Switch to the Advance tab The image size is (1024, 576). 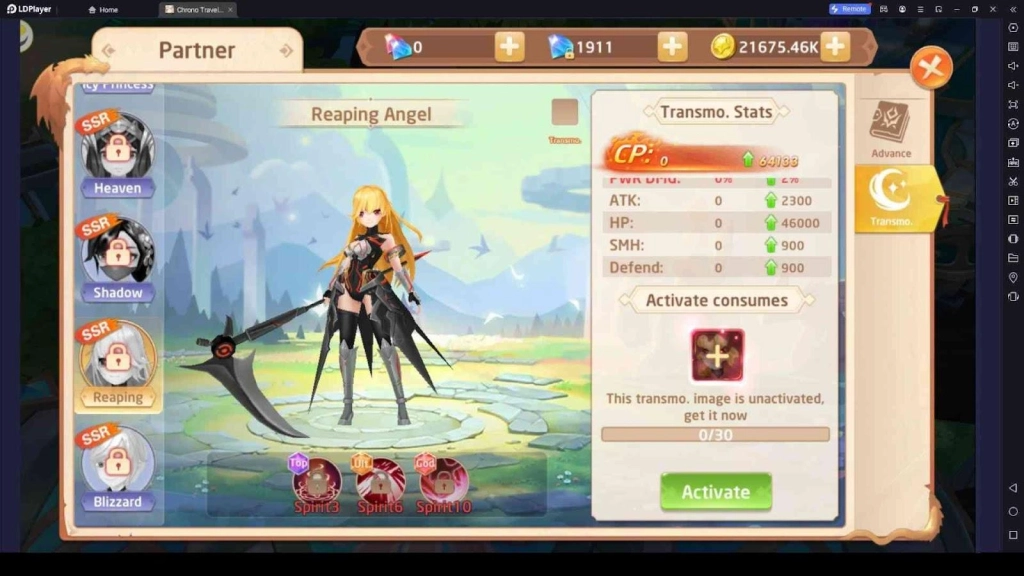click(890, 128)
